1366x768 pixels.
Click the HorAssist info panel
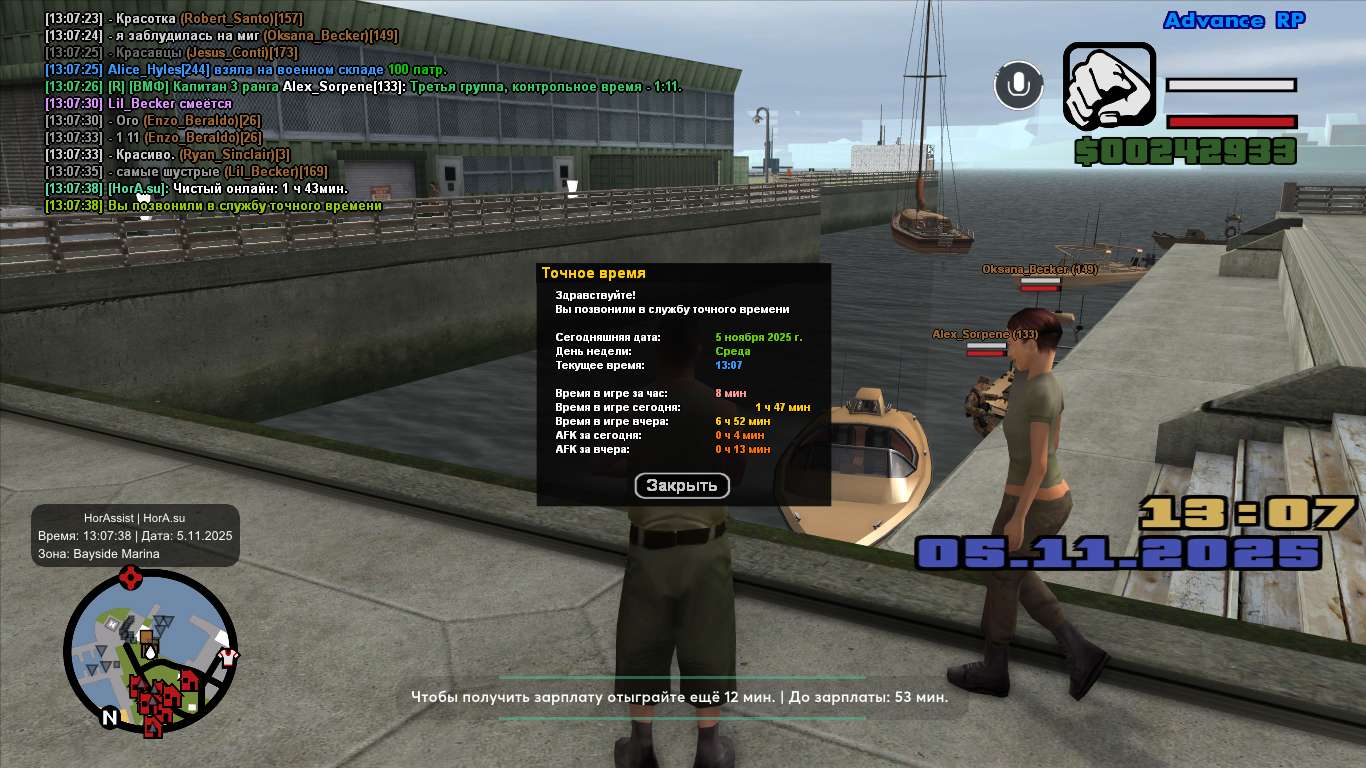coord(135,536)
